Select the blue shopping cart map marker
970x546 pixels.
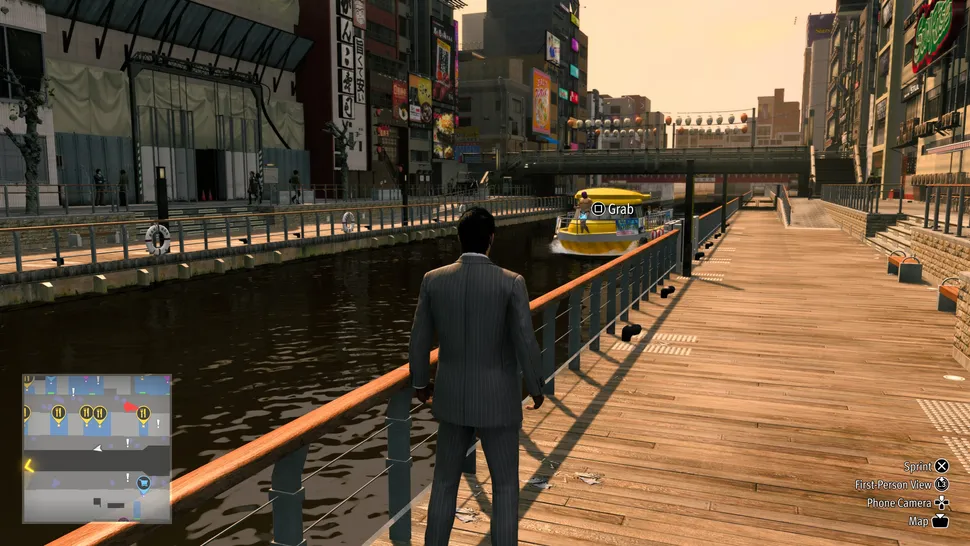click(143, 483)
